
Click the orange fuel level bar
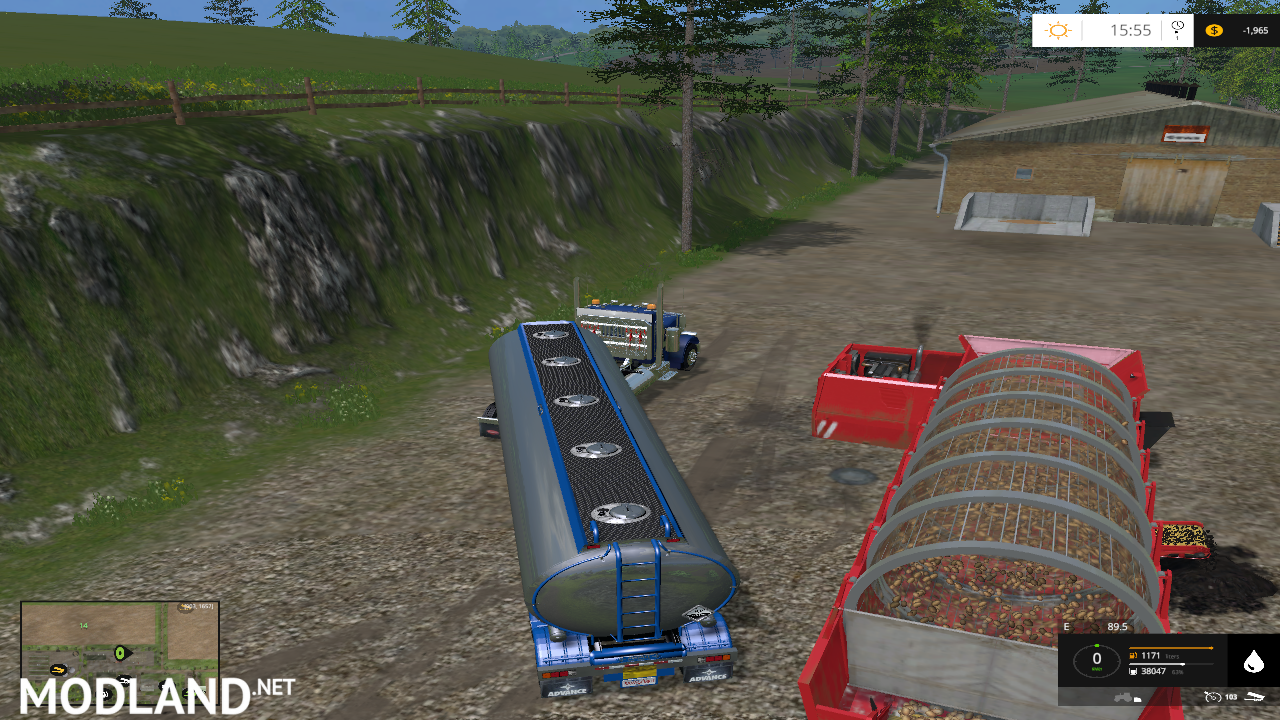pyautogui.click(x=1170, y=648)
